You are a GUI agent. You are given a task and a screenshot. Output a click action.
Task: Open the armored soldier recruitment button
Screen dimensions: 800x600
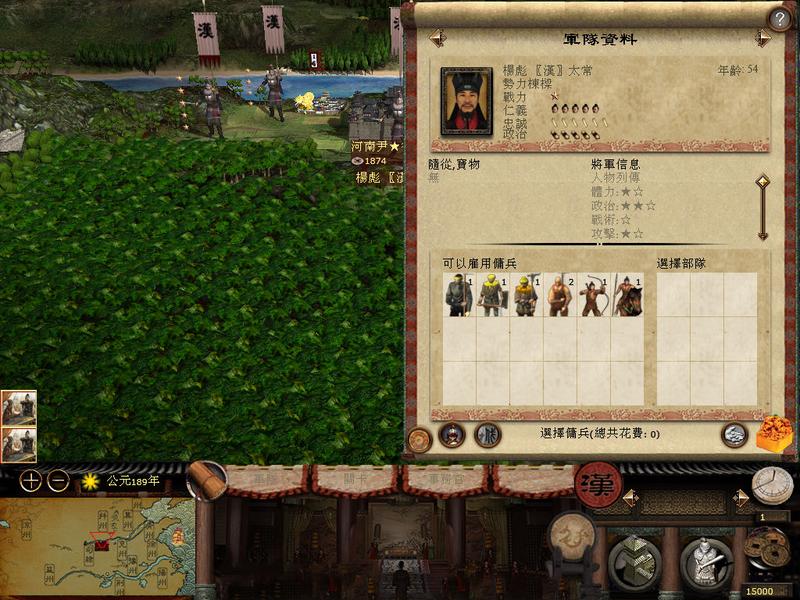[706, 562]
